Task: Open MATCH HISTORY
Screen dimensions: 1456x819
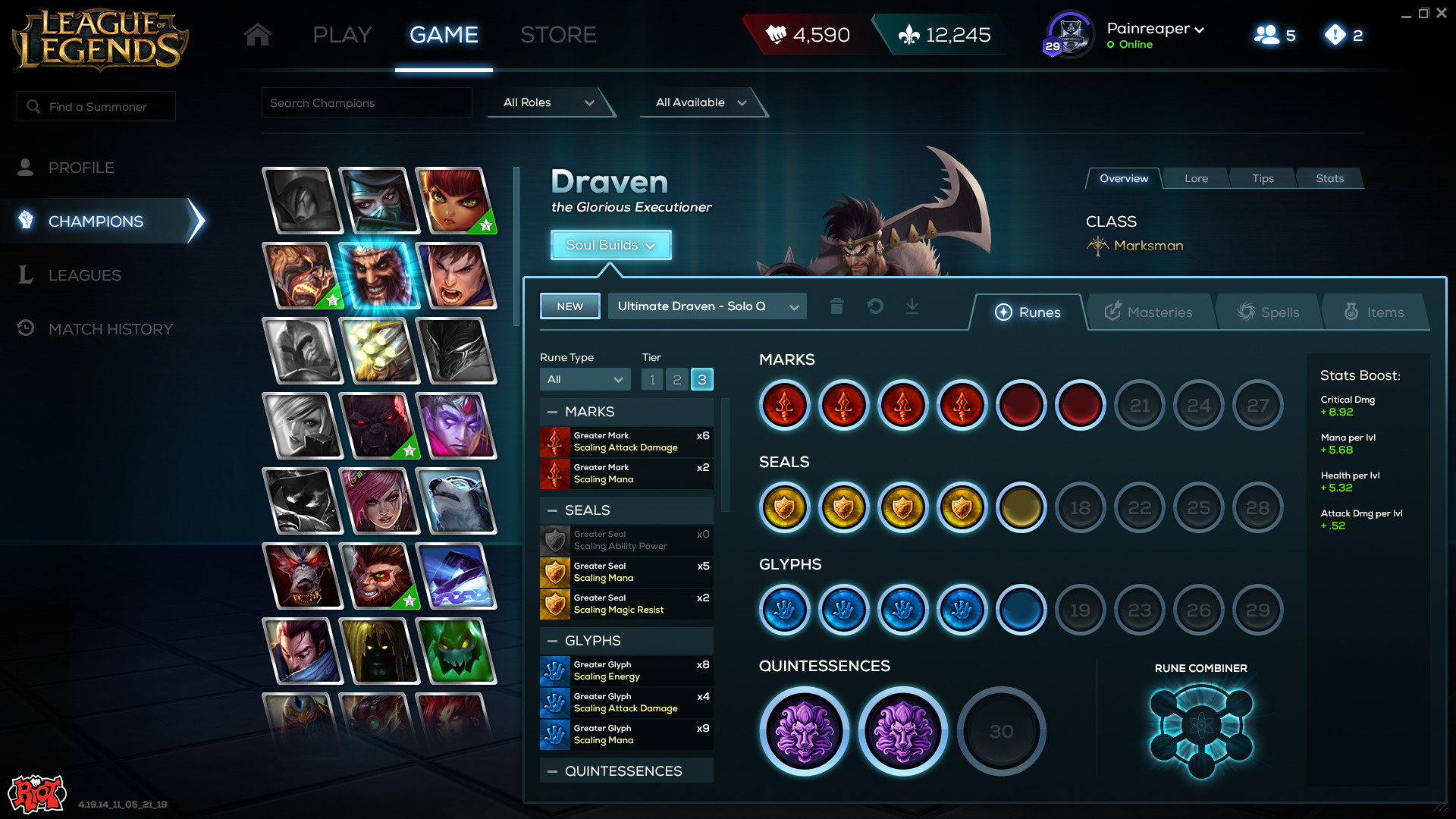Action: [110, 329]
